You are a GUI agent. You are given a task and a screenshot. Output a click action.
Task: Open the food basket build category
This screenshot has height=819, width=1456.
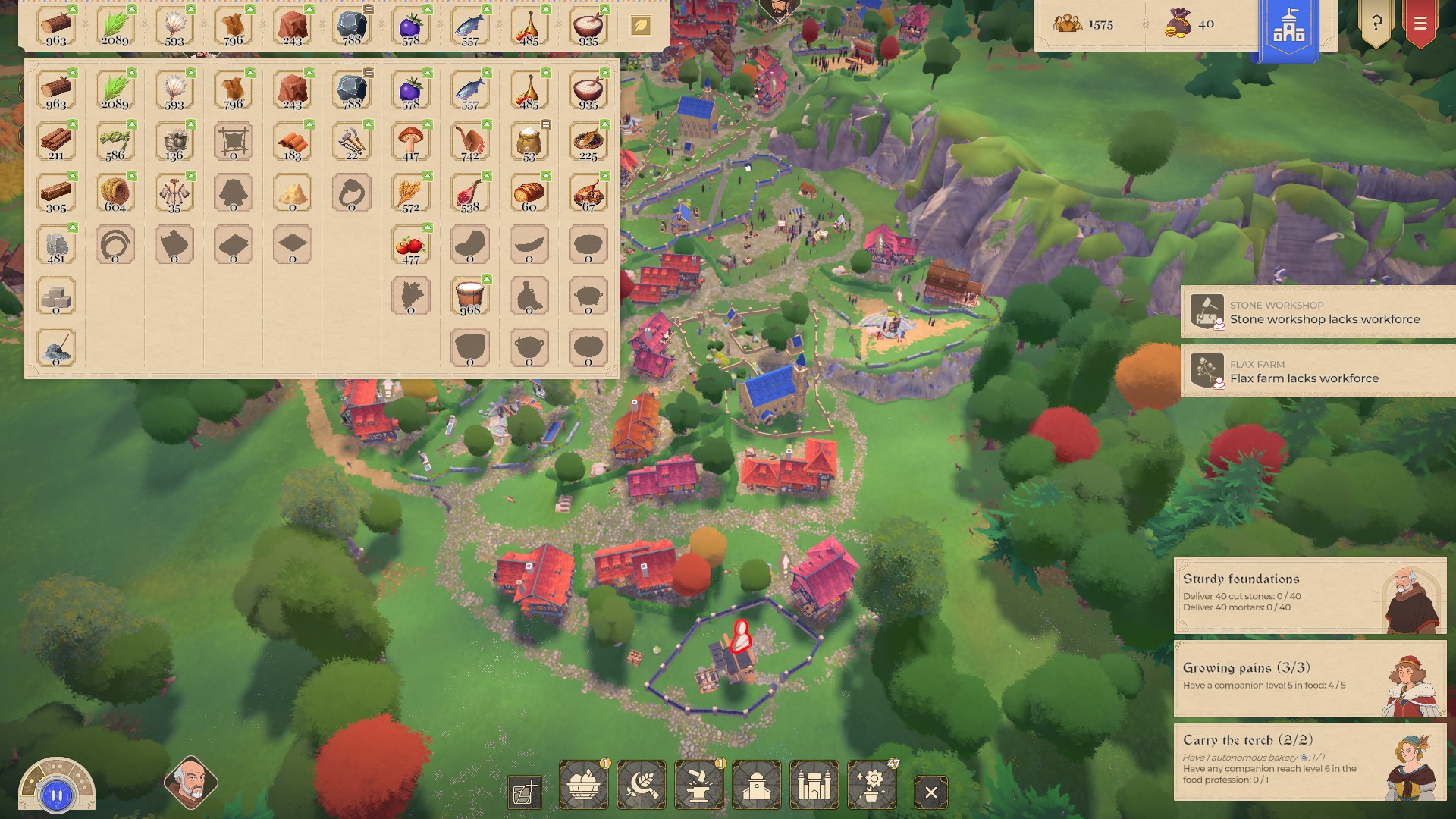coord(583,785)
